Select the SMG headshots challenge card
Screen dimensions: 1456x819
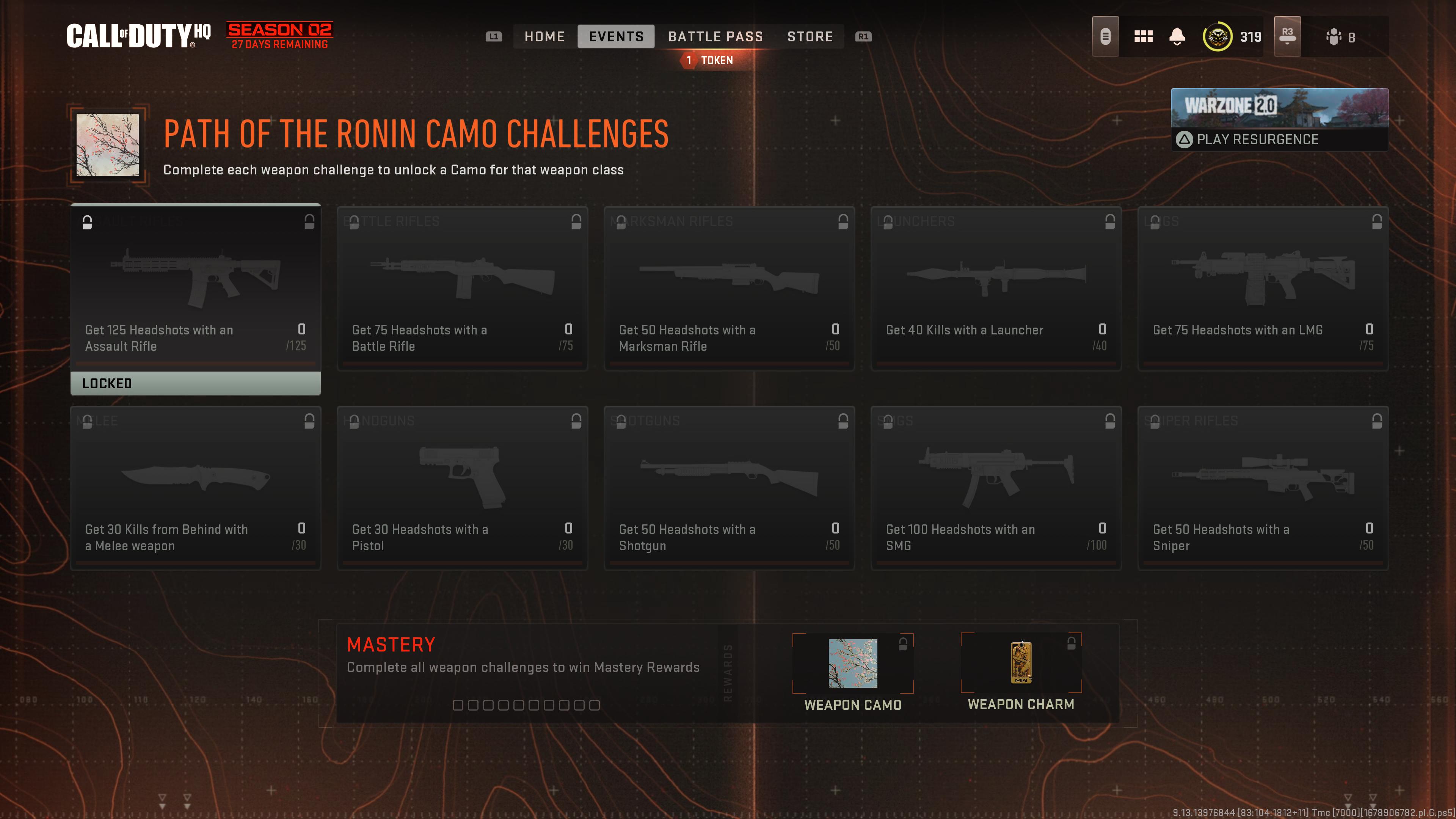tap(996, 488)
